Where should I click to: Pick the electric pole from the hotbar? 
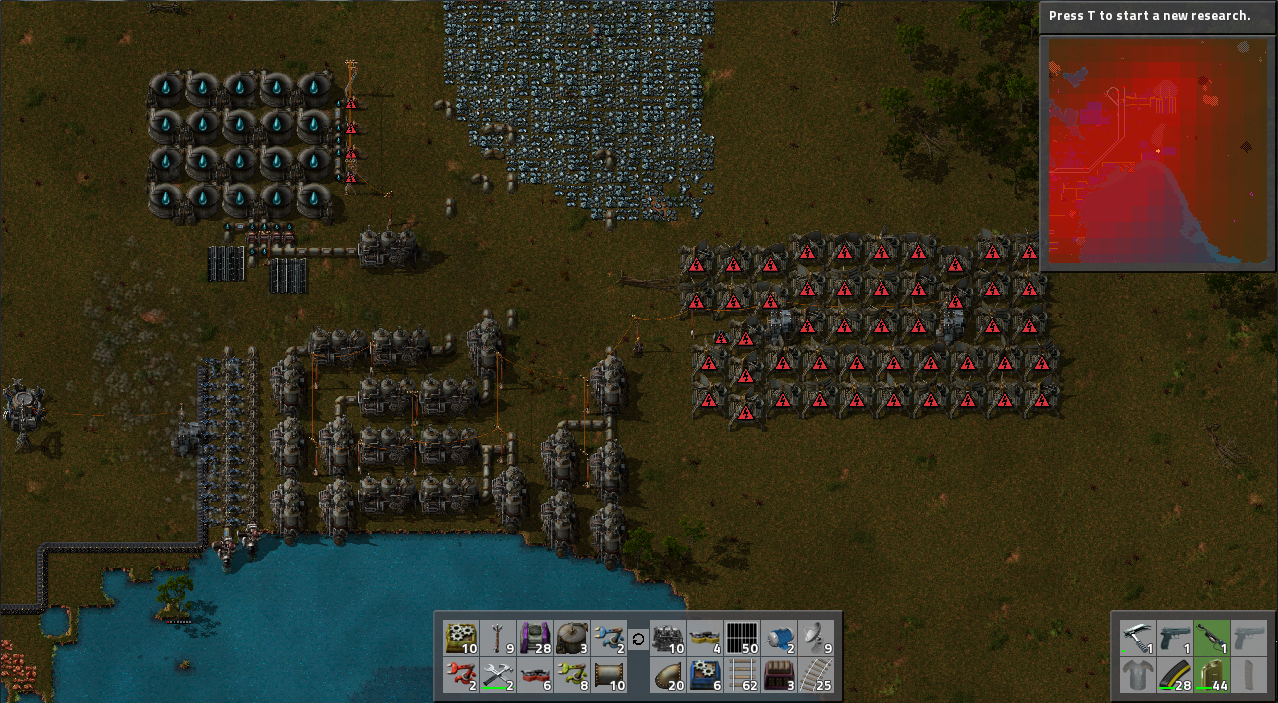click(498, 637)
